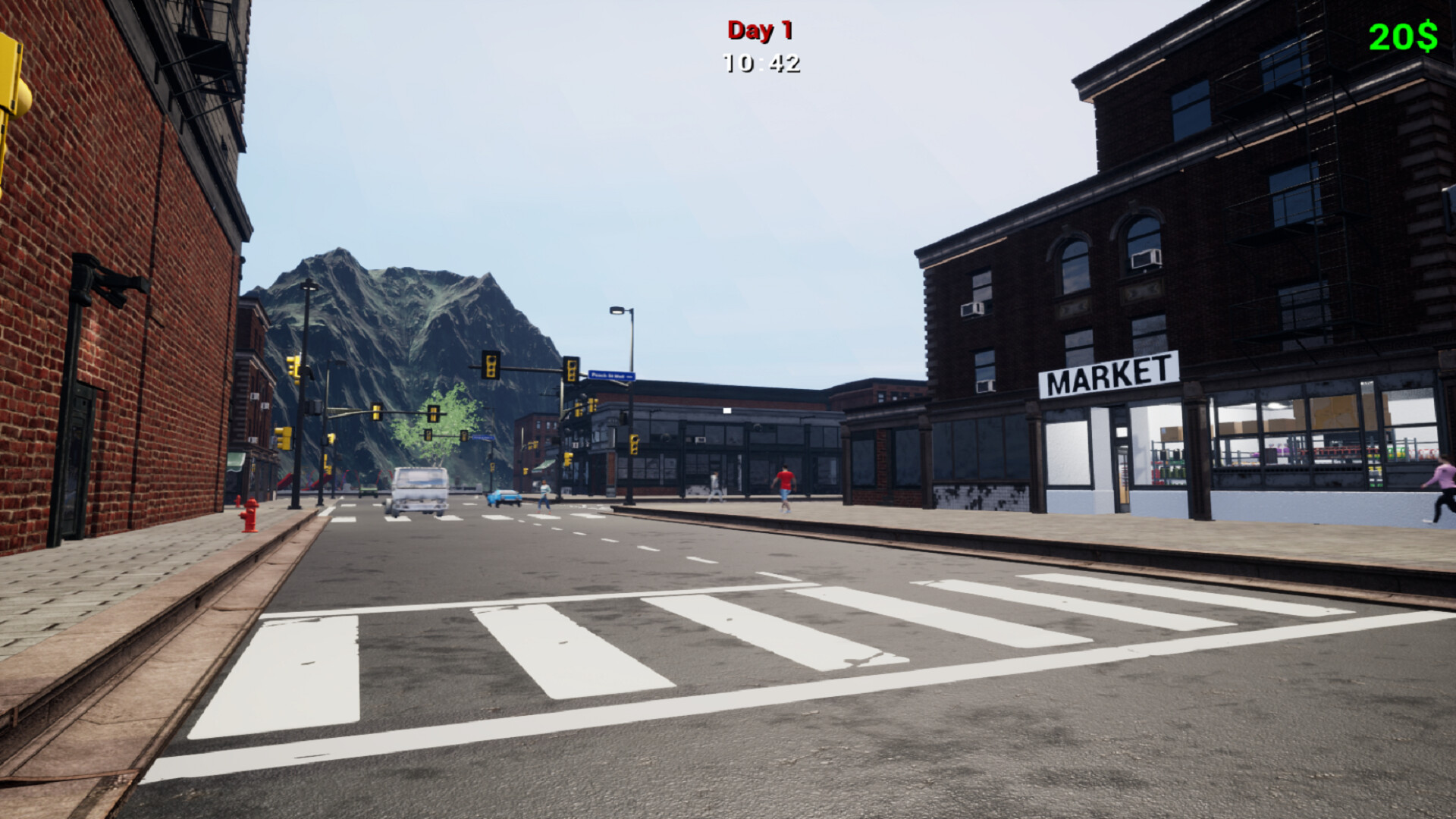Click the blue Peach St Mall street sign
The width and height of the screenshot is (1456, 819).
(x=612, y=375)
